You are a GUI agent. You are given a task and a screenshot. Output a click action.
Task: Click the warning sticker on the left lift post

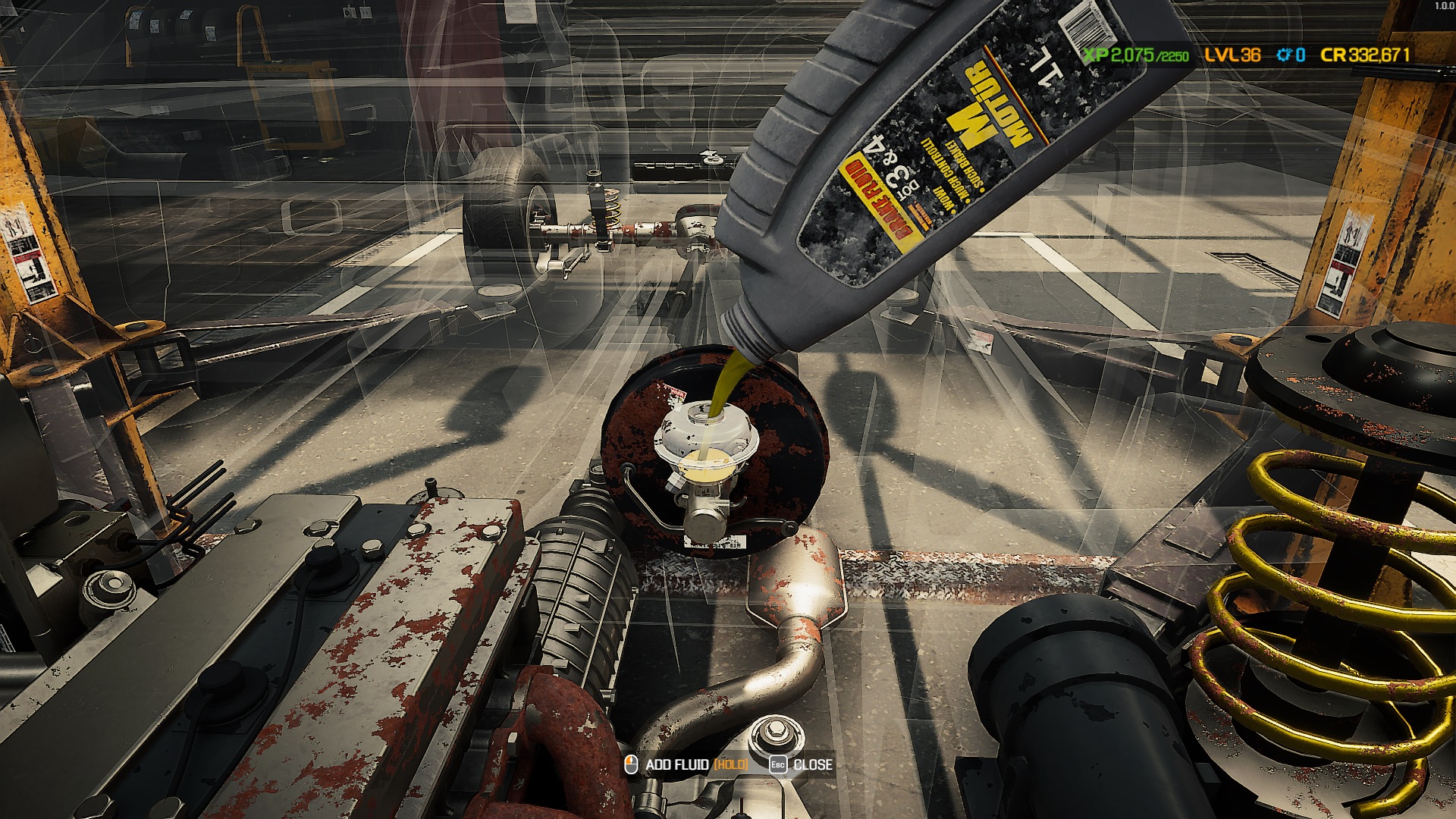(30, 250)
